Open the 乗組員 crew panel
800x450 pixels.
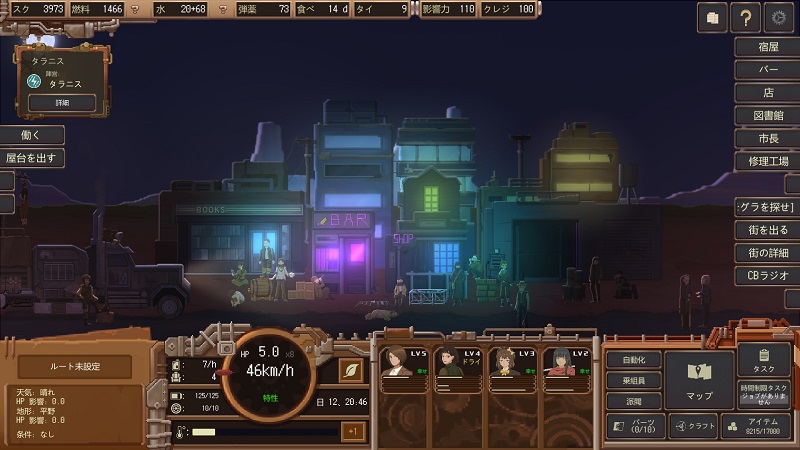(633, 380)
